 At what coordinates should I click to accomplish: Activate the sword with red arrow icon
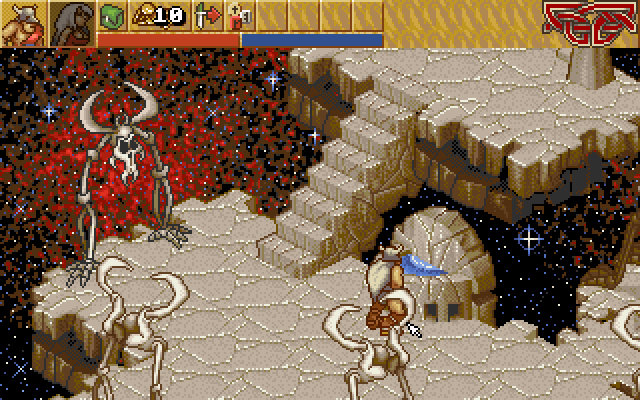click(207, 15)
